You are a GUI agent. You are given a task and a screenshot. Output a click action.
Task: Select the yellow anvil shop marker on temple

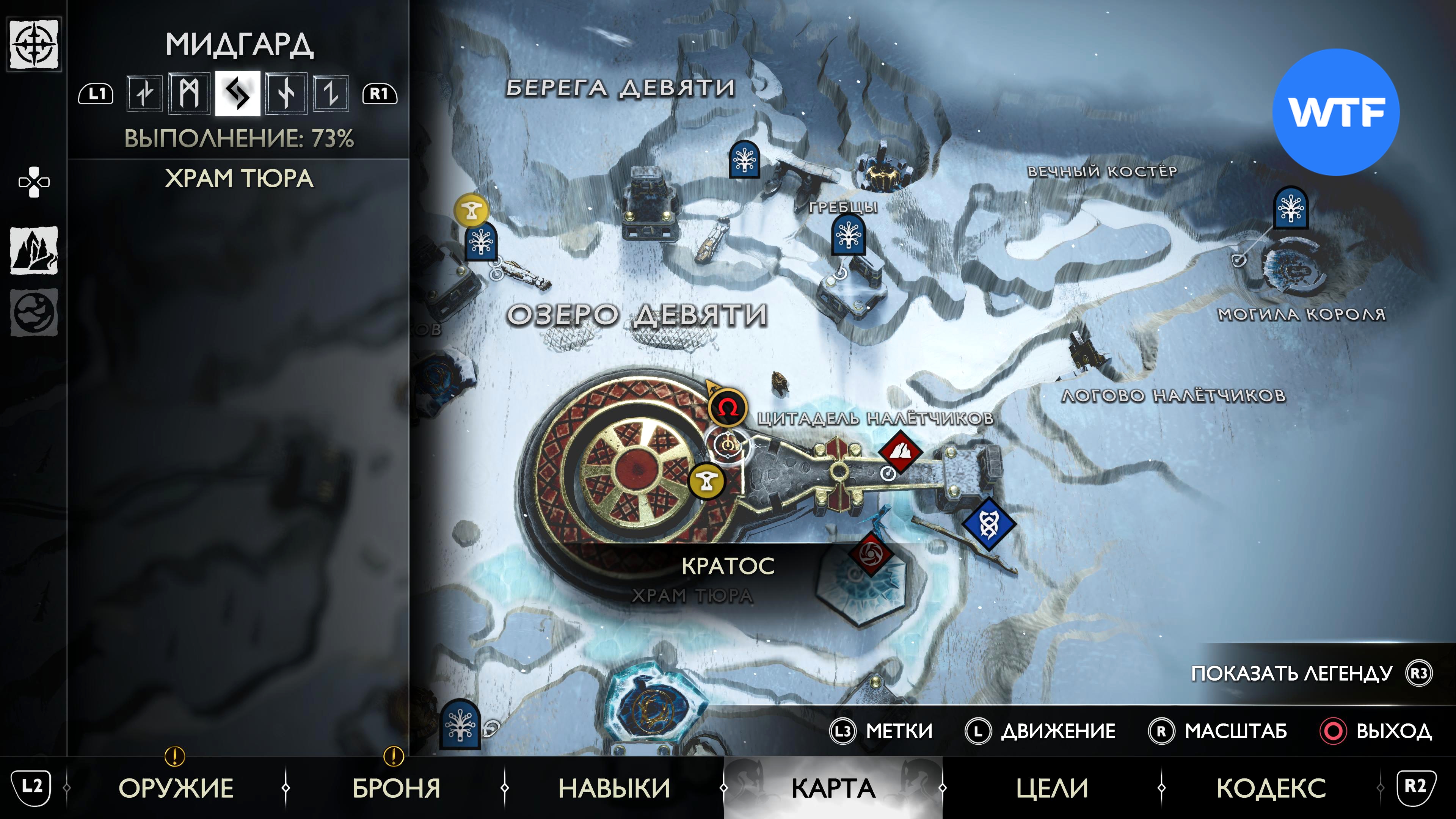706,481
